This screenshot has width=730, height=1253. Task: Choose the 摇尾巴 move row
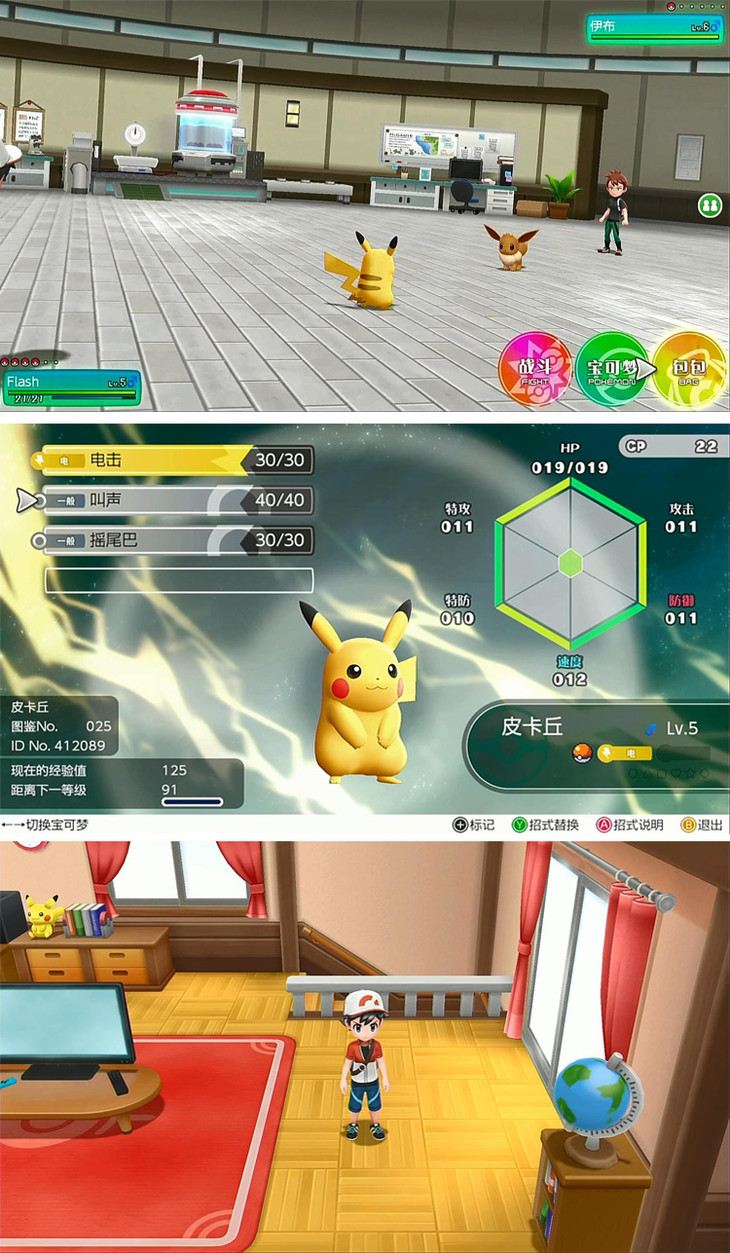177,540
